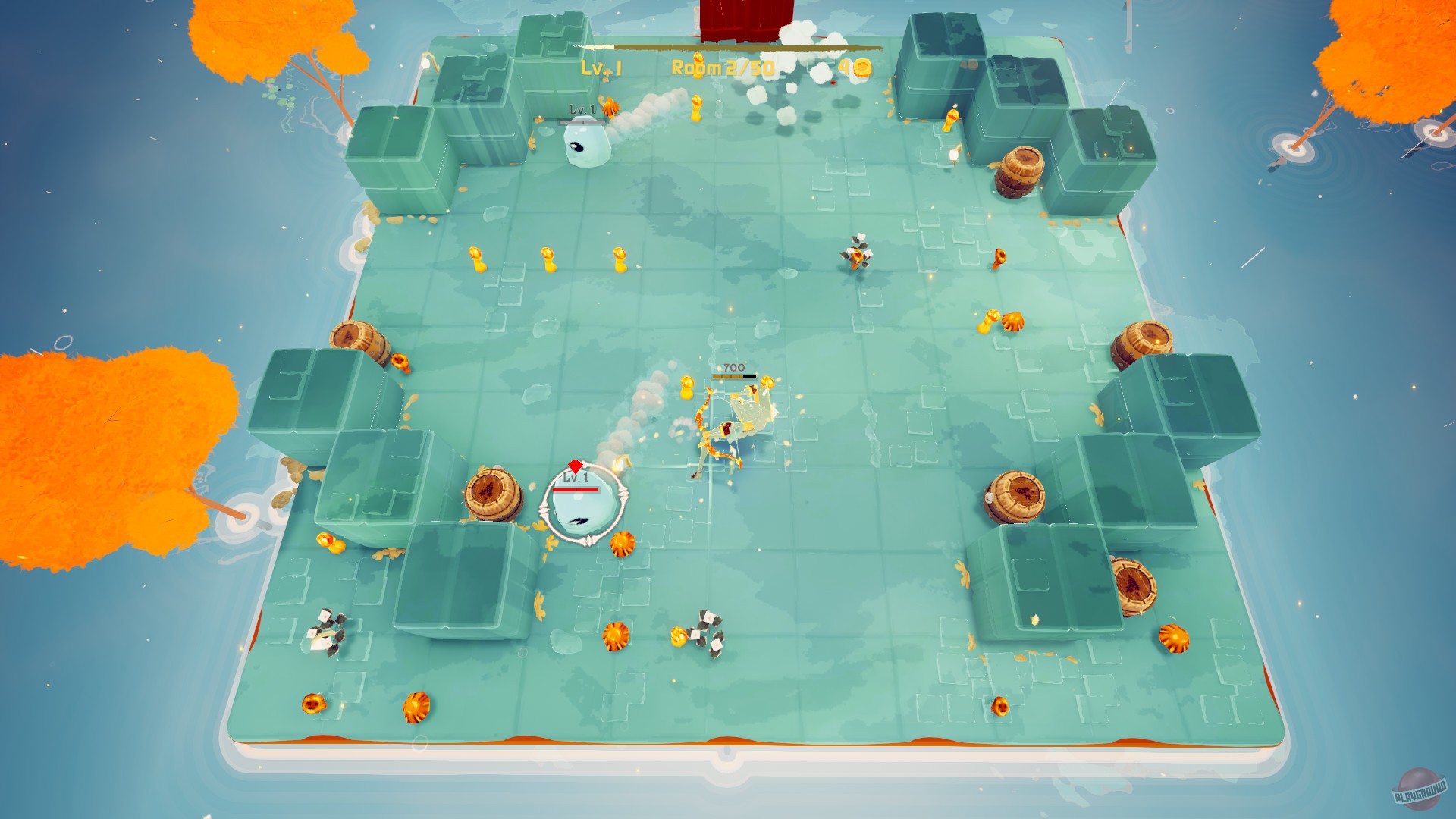
Task: Click the coin counter icon in the HUD
Action: [x=861, y=66]
